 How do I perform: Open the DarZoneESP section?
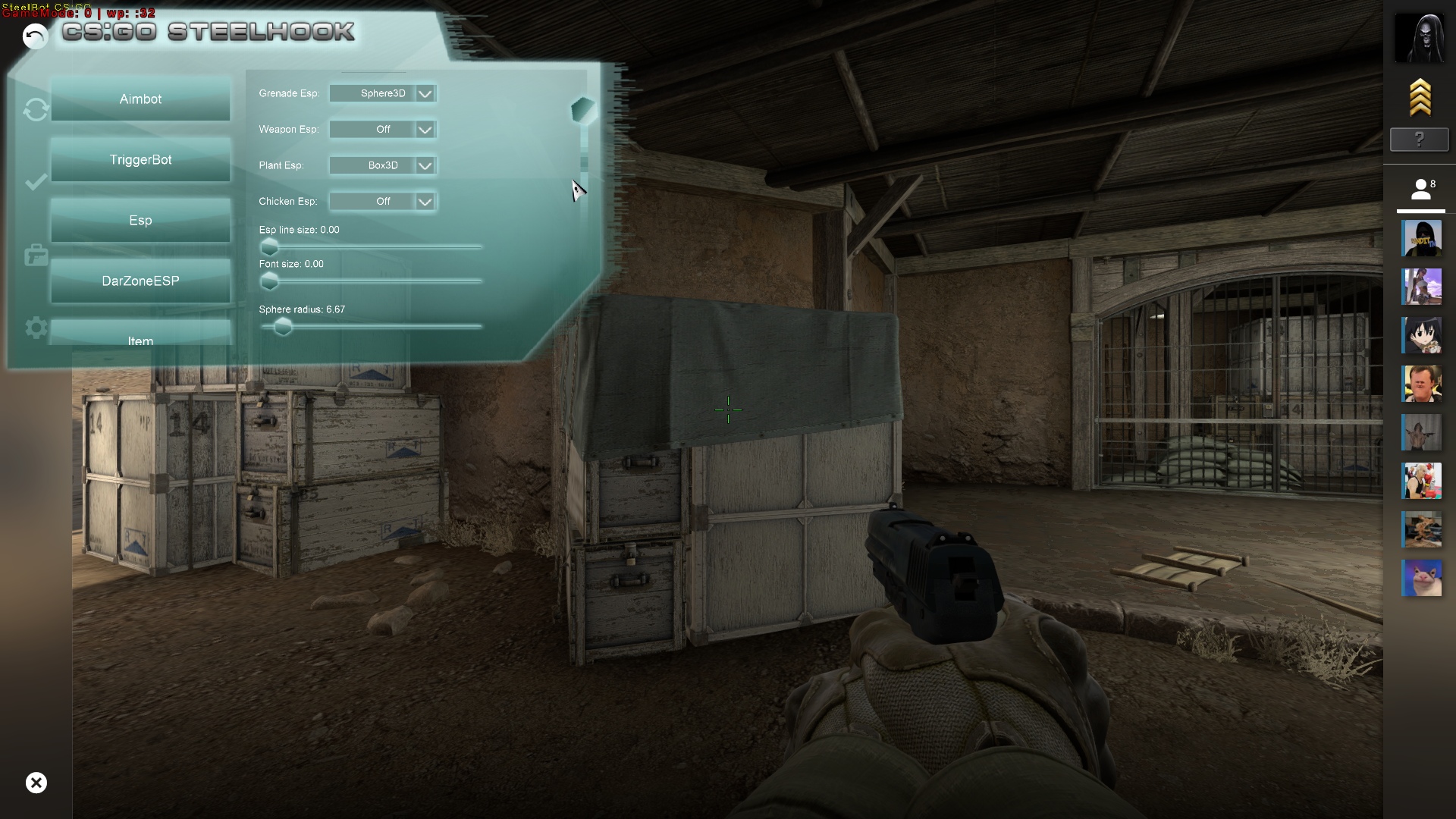[140, 281]
